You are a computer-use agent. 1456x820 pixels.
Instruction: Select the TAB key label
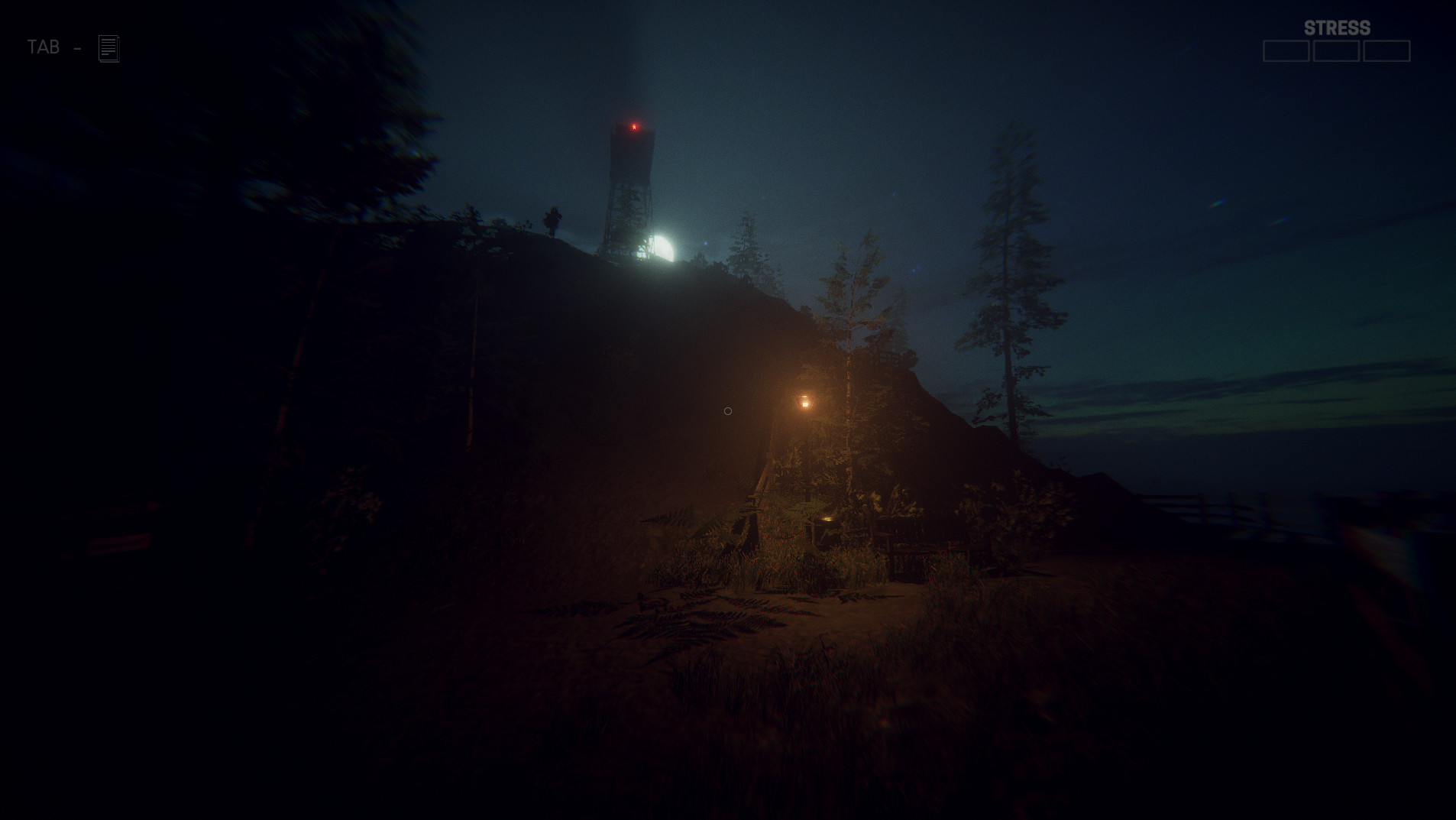pos(42,47)
